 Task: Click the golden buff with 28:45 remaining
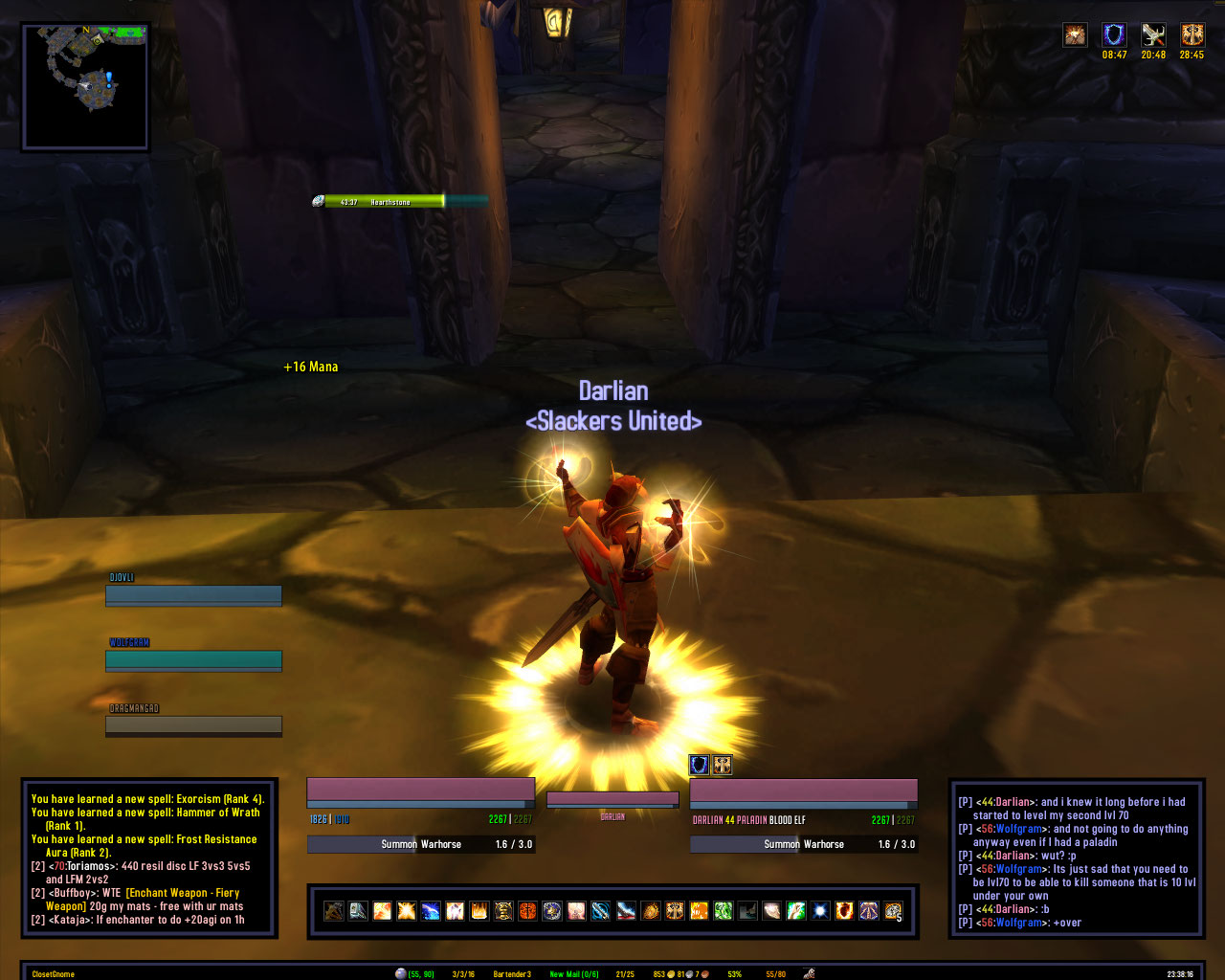point(1192,35)
